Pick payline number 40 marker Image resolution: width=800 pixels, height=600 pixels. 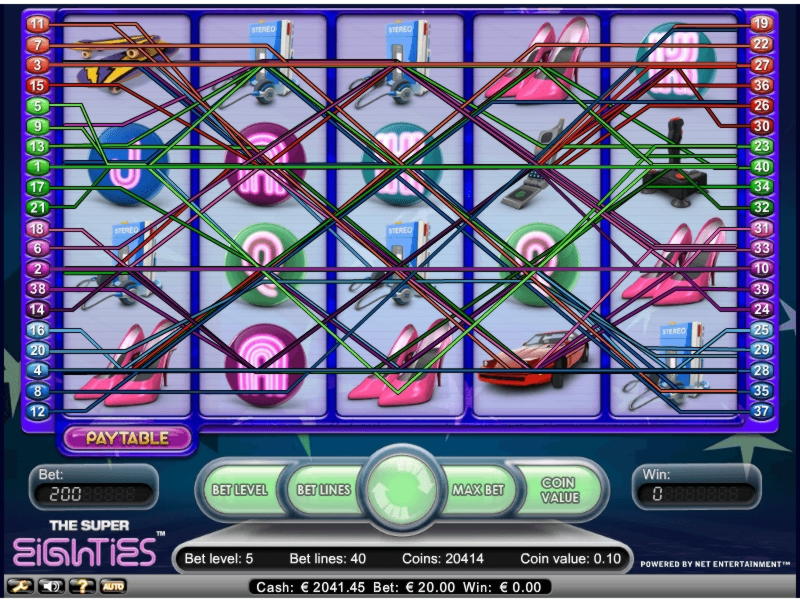pos(760,166)
